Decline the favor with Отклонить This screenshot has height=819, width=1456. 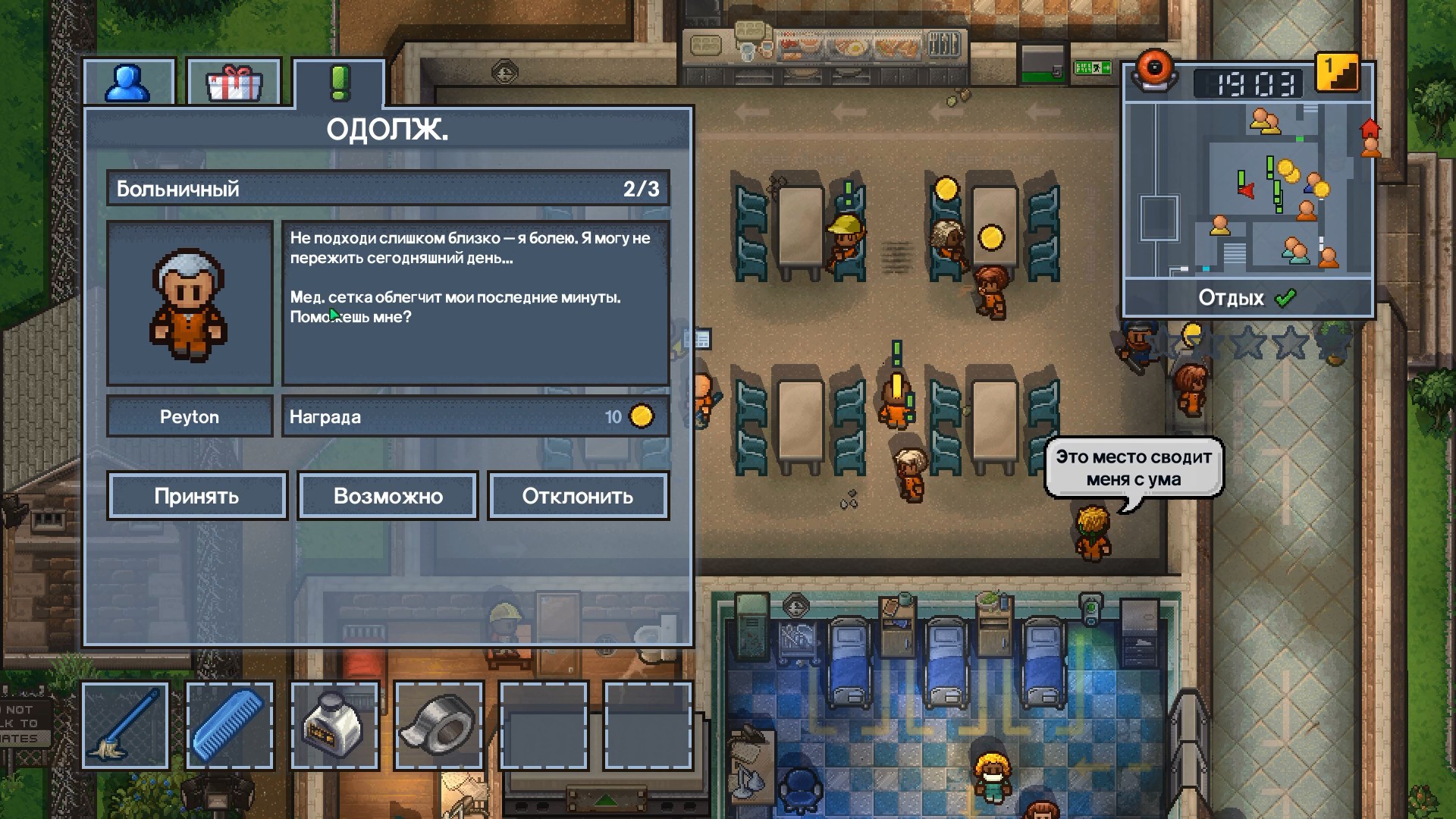click(578, 496)
